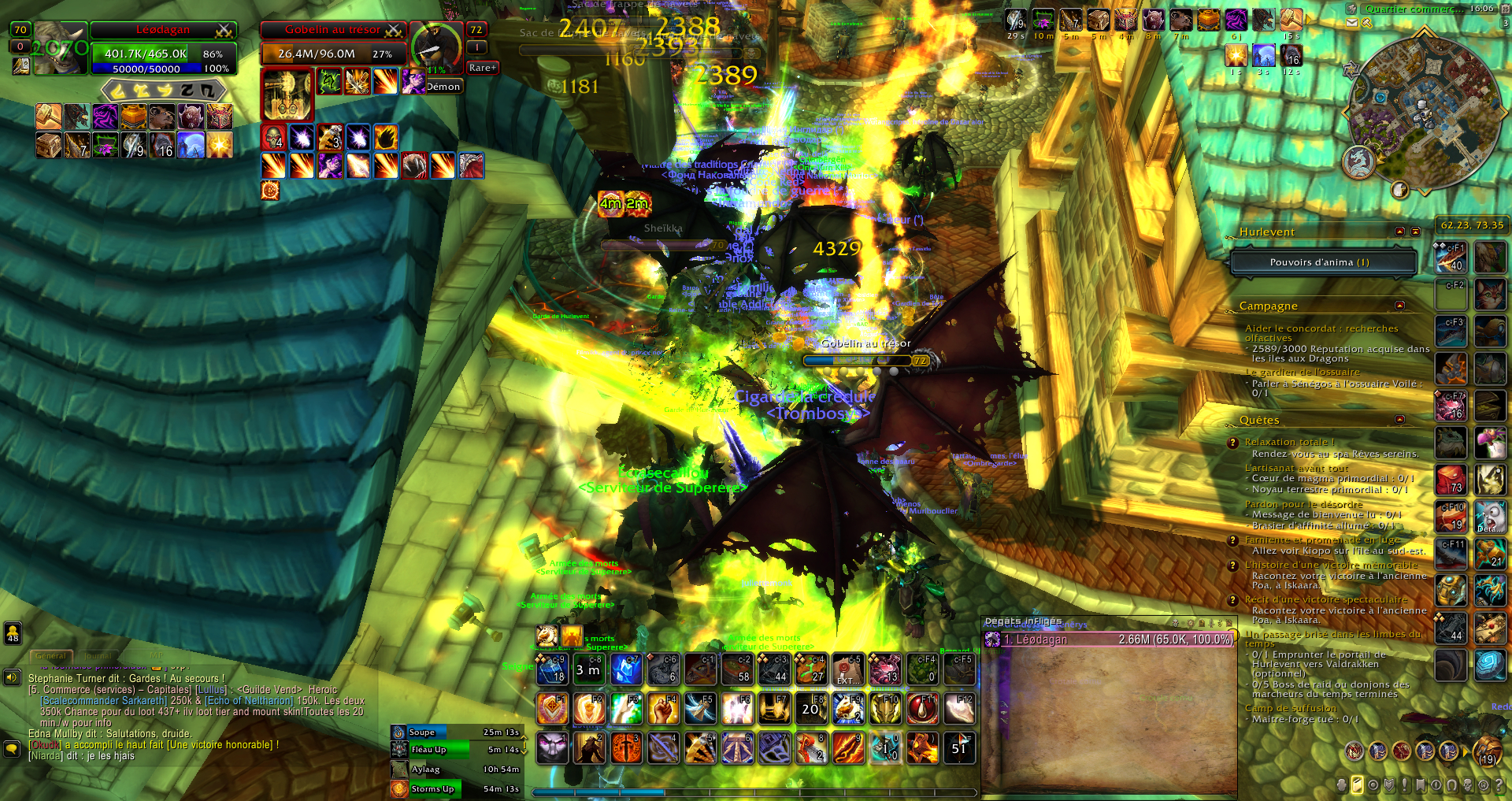This screenshot has height=801, width=1512.
Task: Open the highlighted spellbook micro menu button
Action: click(x=1357, y=785)
